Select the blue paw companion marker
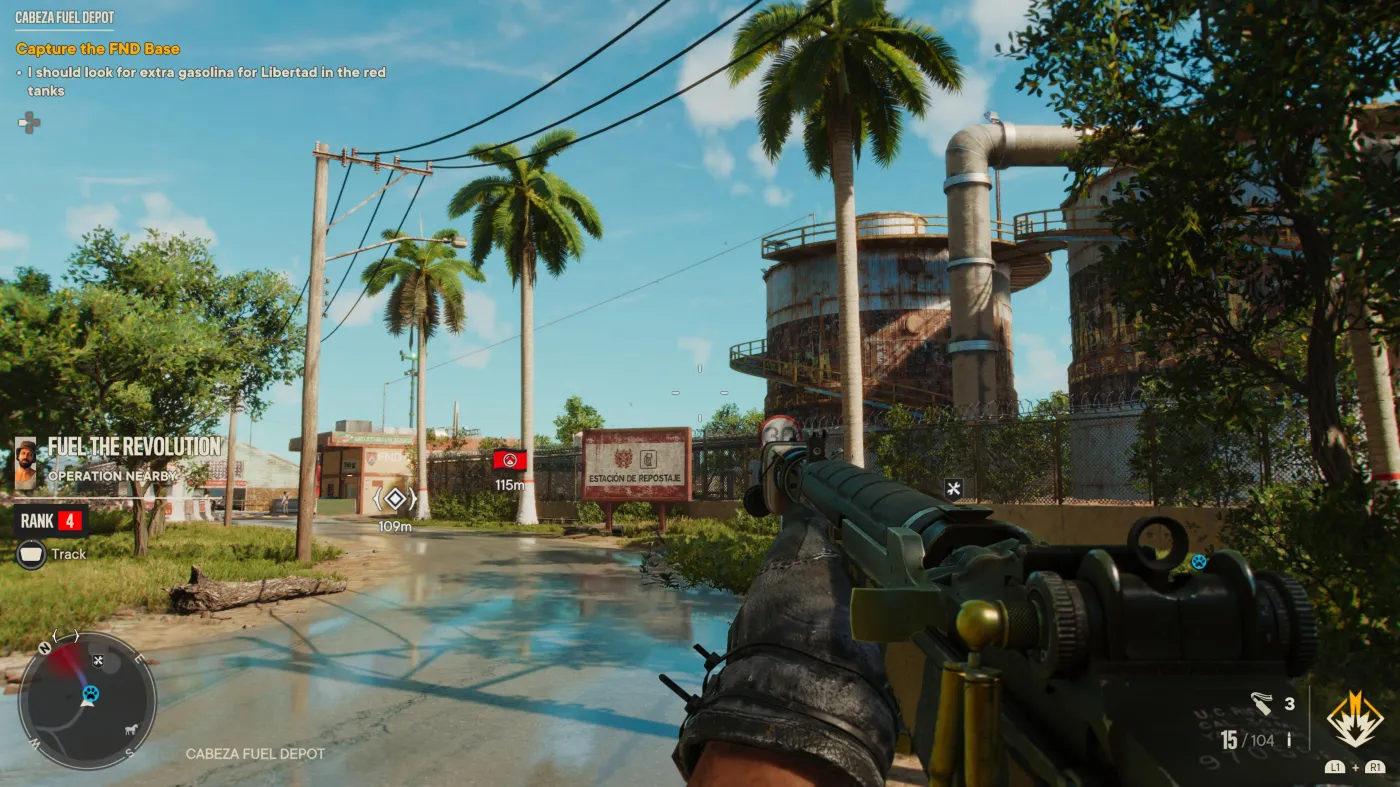 click(1198, 562)
